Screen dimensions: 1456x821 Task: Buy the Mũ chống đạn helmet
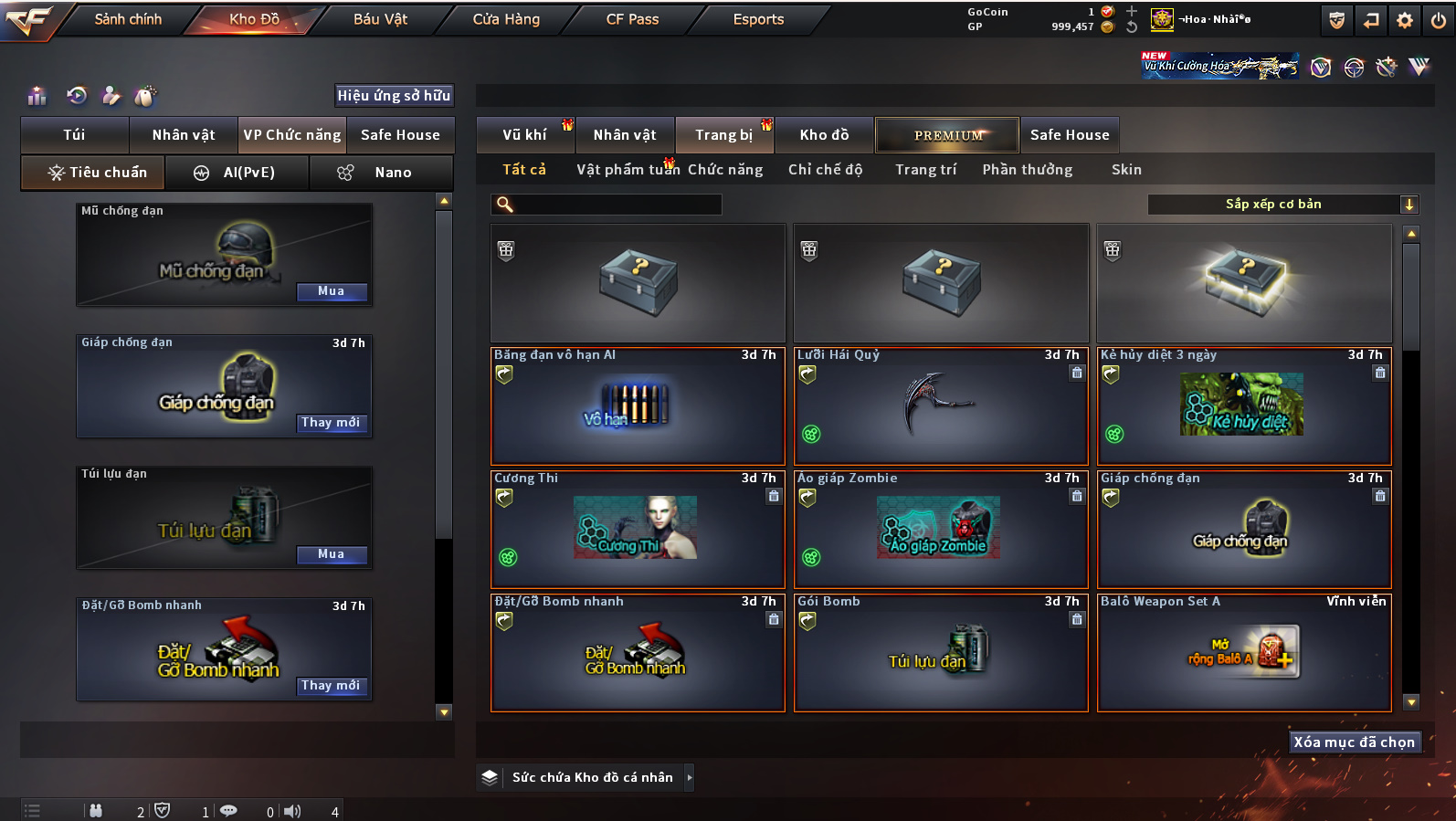[332, 291]
